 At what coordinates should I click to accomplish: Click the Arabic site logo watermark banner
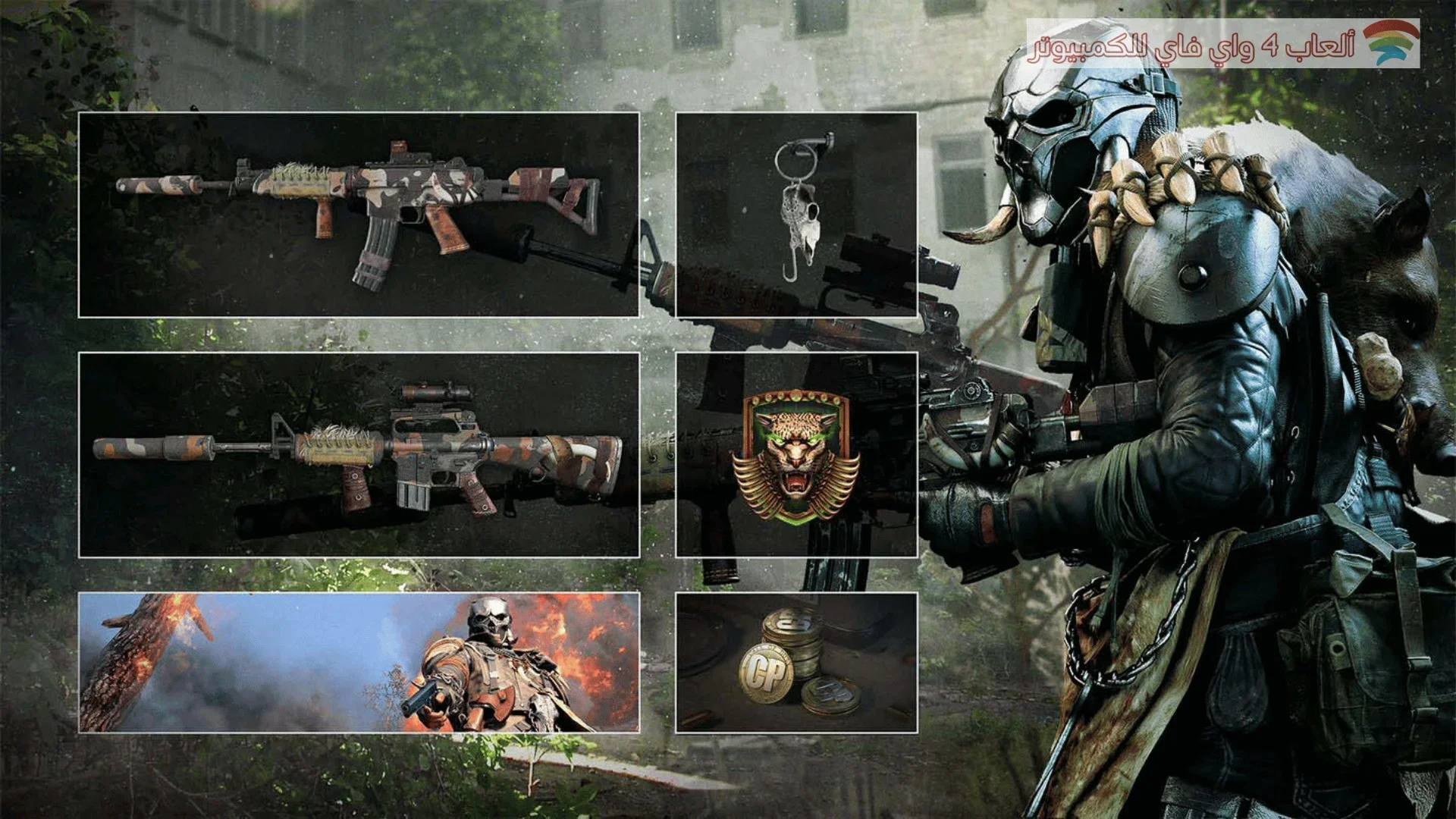(x=1222, y=43)
